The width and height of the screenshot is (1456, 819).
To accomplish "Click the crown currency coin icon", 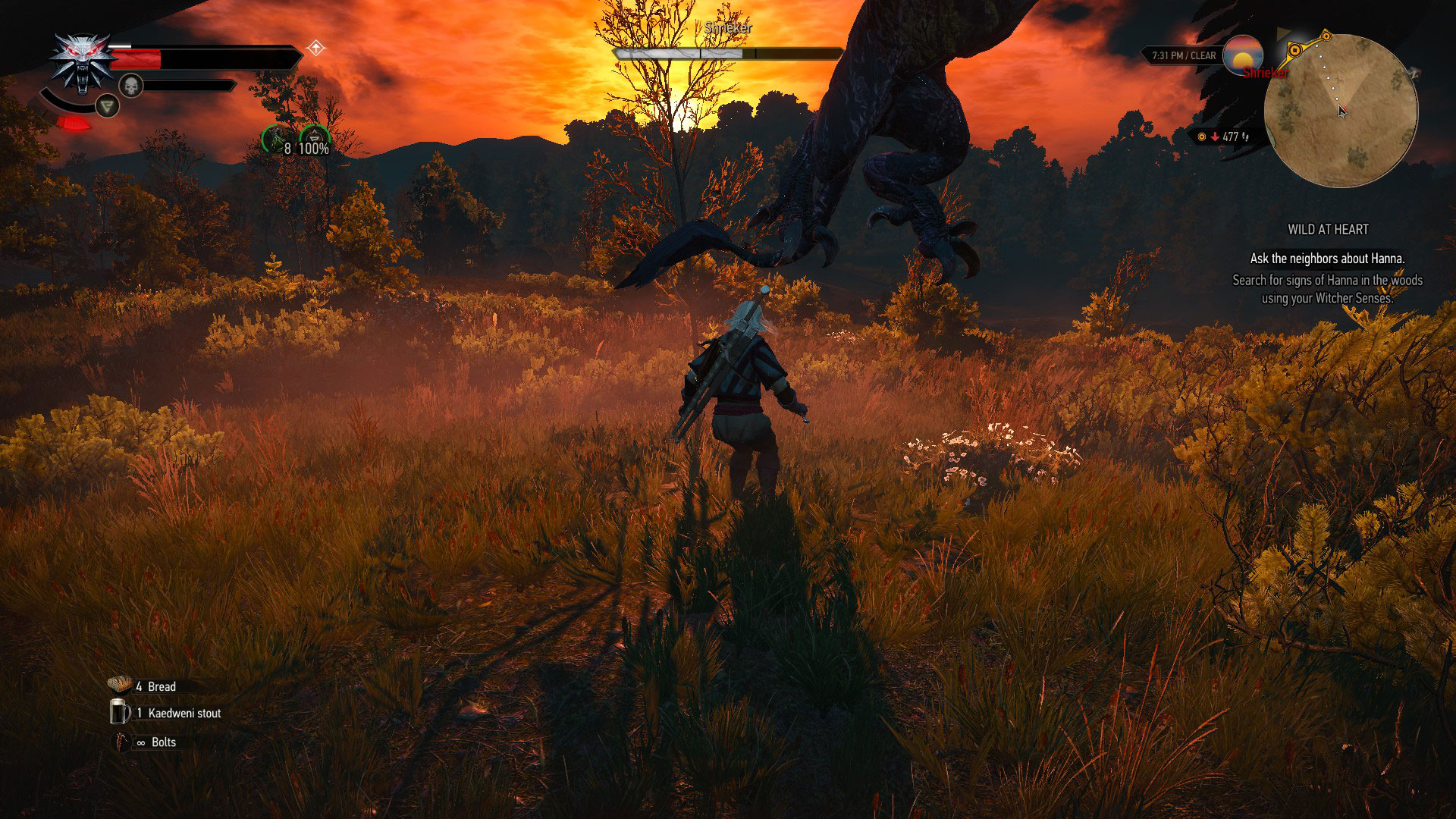I will [1202, 136].
